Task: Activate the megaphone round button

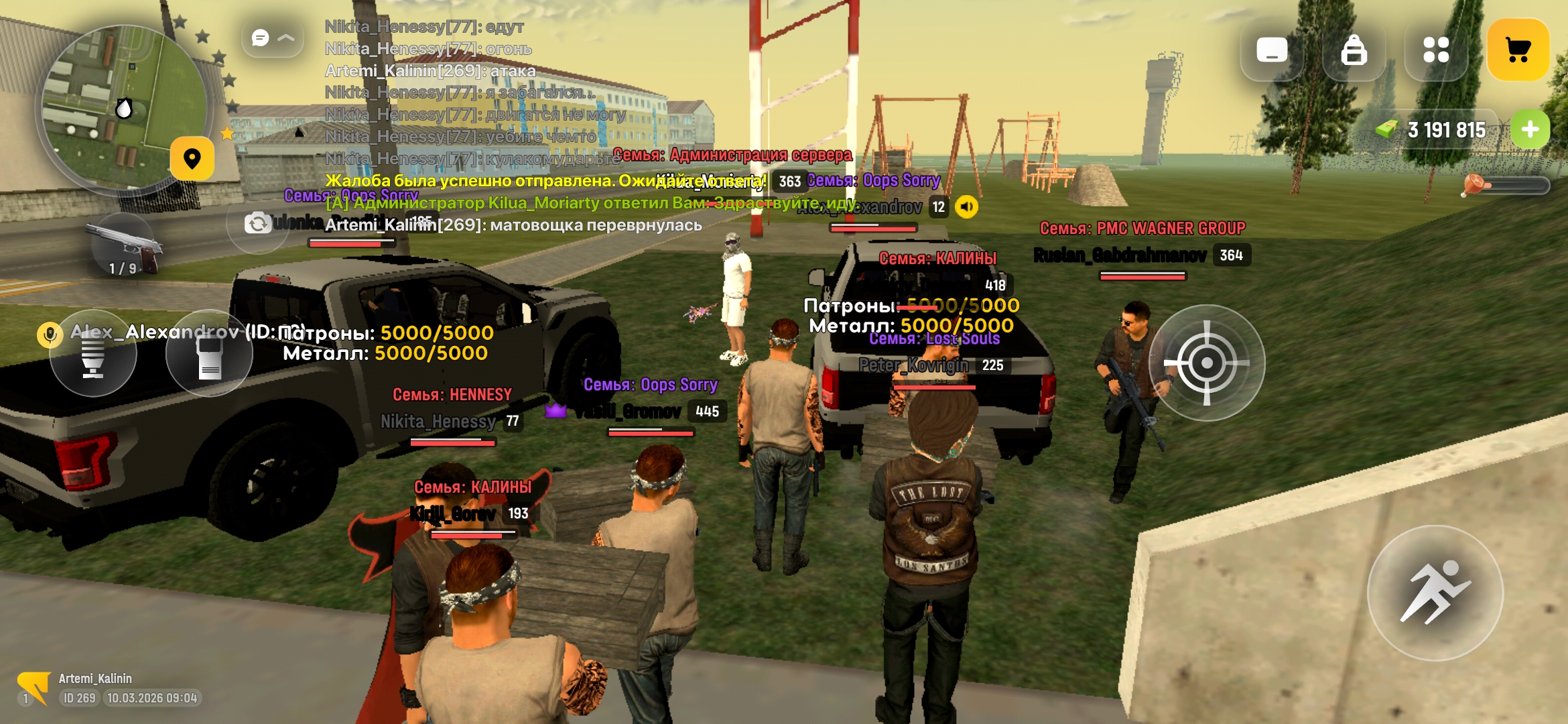Action: [x=93, y=354]
